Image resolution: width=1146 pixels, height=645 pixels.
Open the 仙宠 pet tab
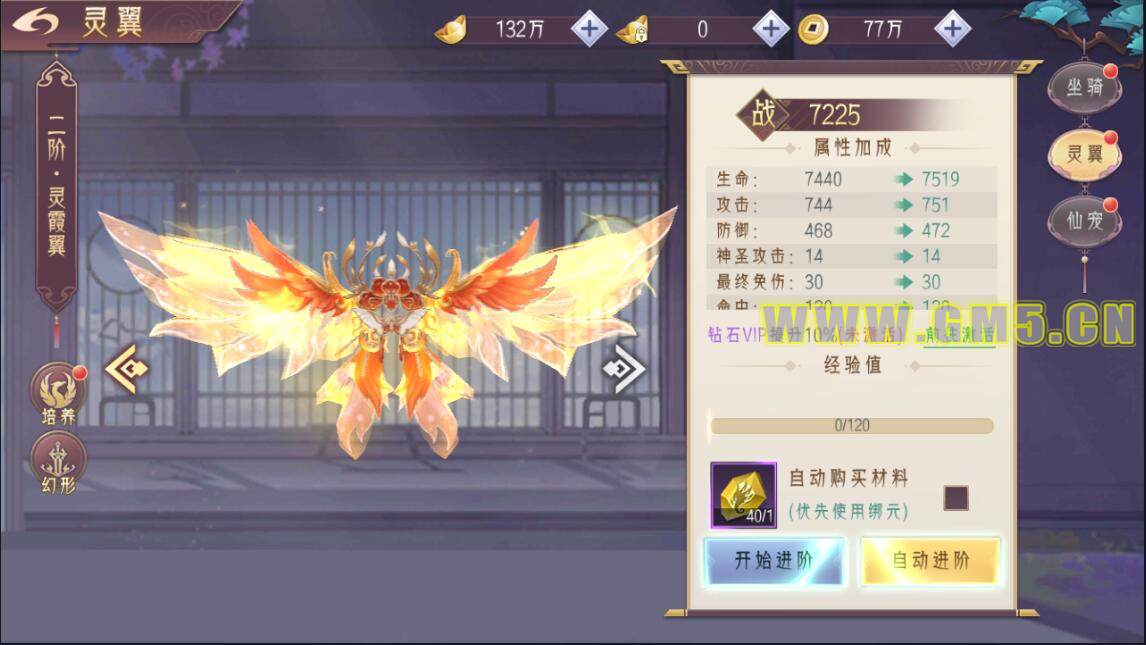click(1084, 221)
